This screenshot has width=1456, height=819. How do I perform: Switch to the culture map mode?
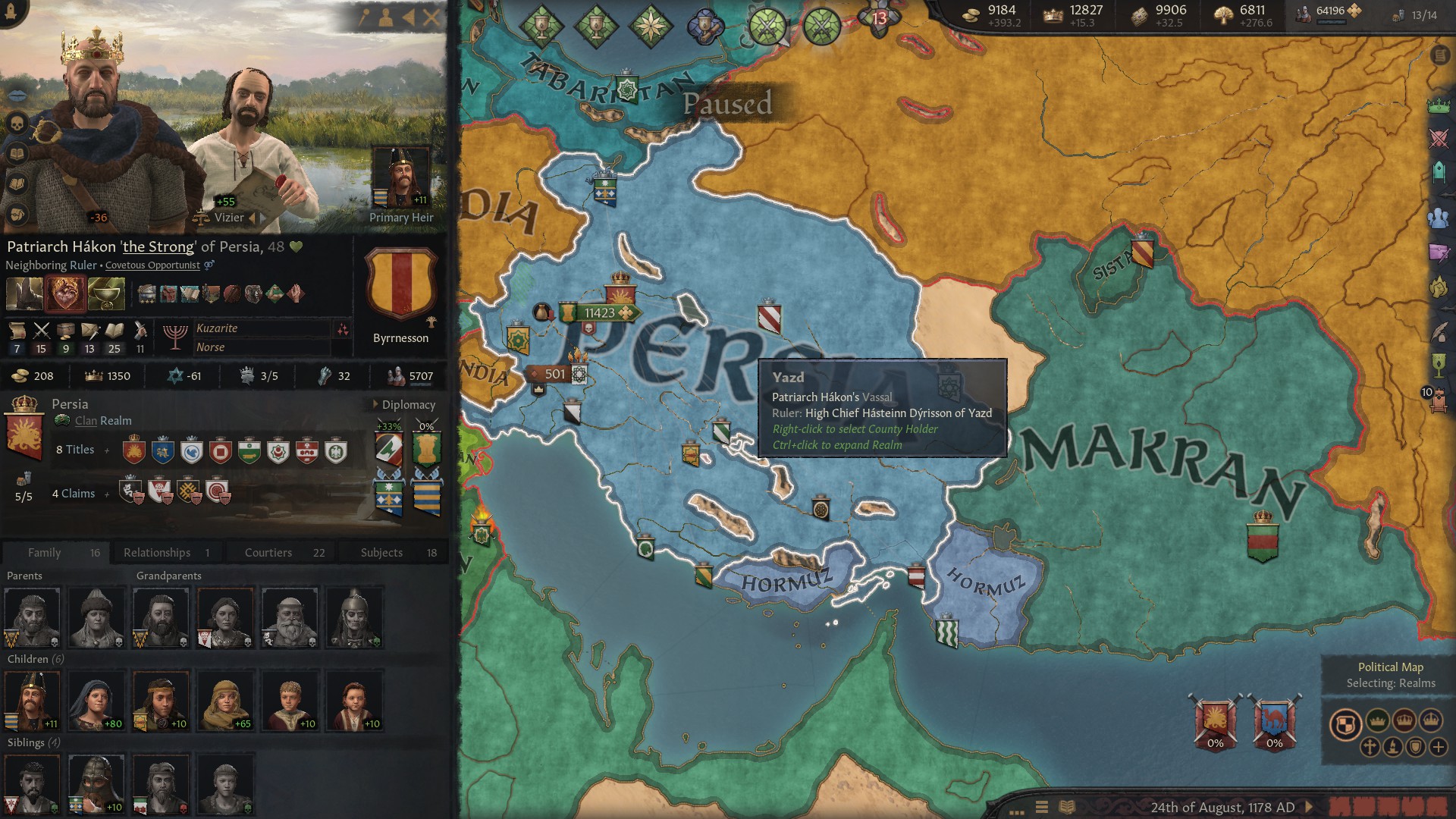1393,747
